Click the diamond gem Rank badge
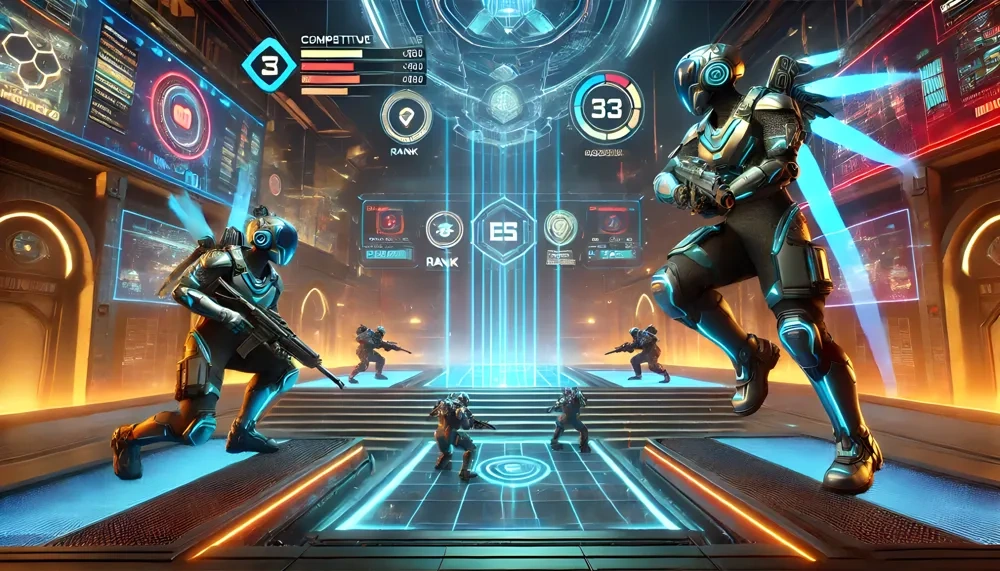Screen dimensions: 1000x571 click(x=406, y=117)
